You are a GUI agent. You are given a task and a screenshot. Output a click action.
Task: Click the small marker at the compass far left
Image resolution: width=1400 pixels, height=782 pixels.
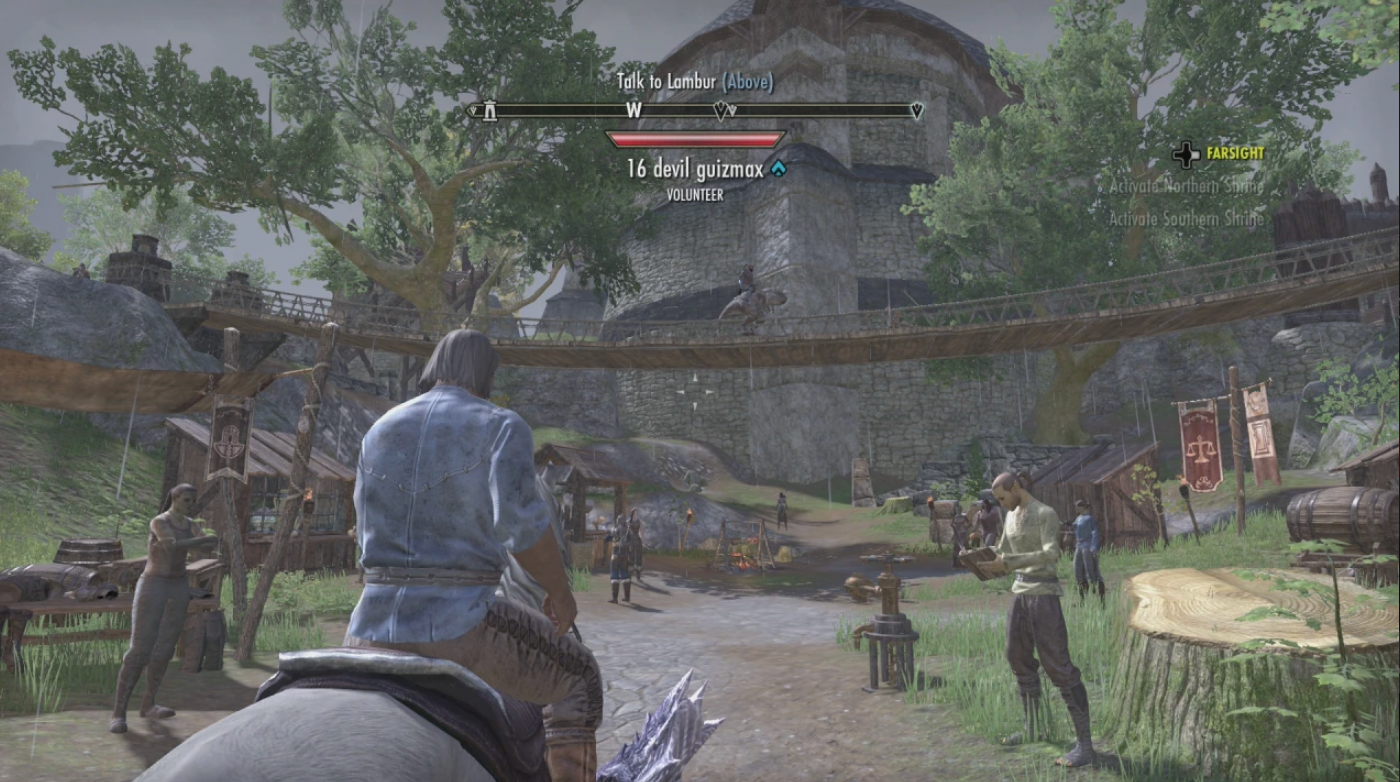[472, 110]
